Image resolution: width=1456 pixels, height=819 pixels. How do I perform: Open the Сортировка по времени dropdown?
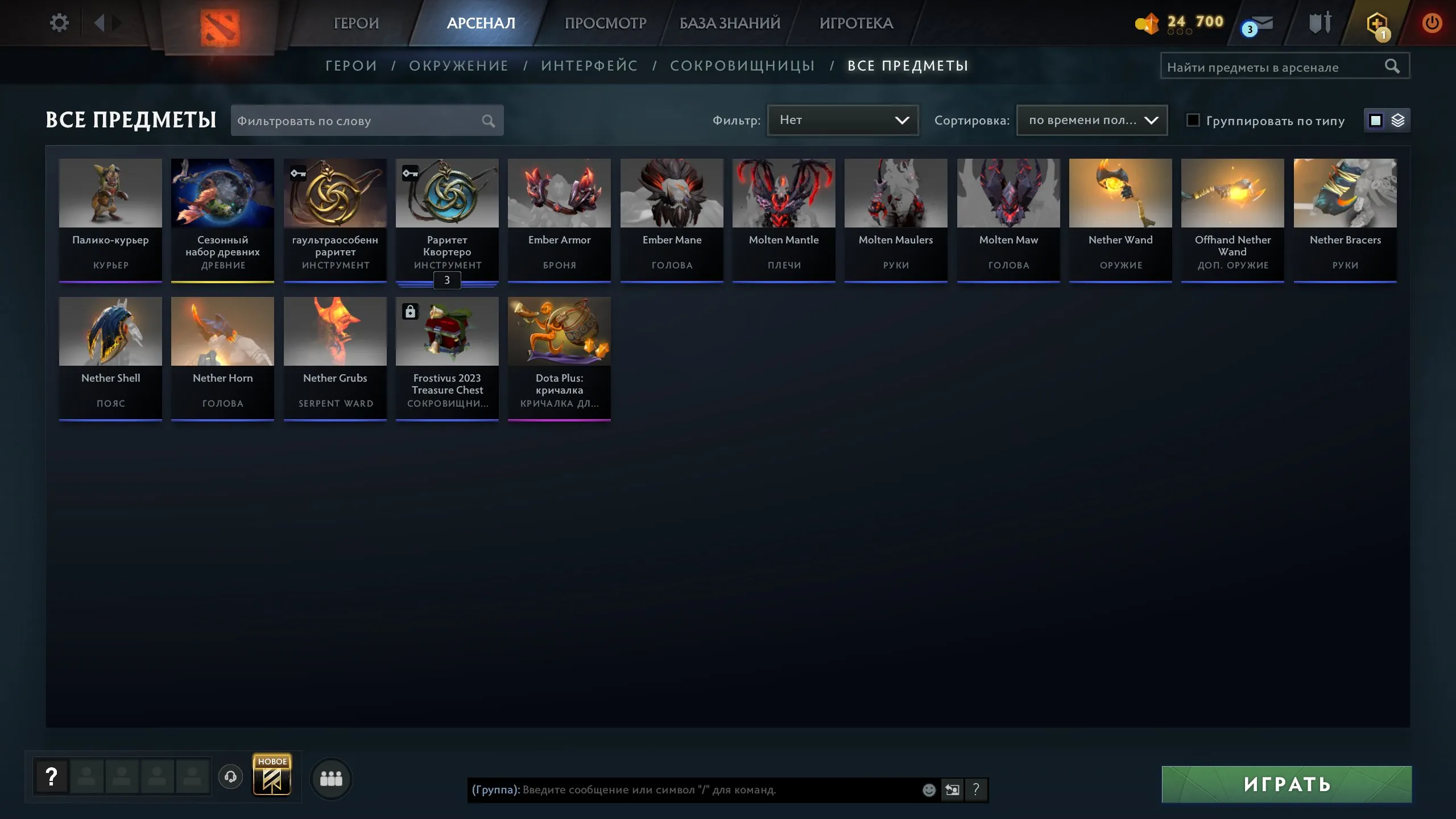tap(1091, 120)
